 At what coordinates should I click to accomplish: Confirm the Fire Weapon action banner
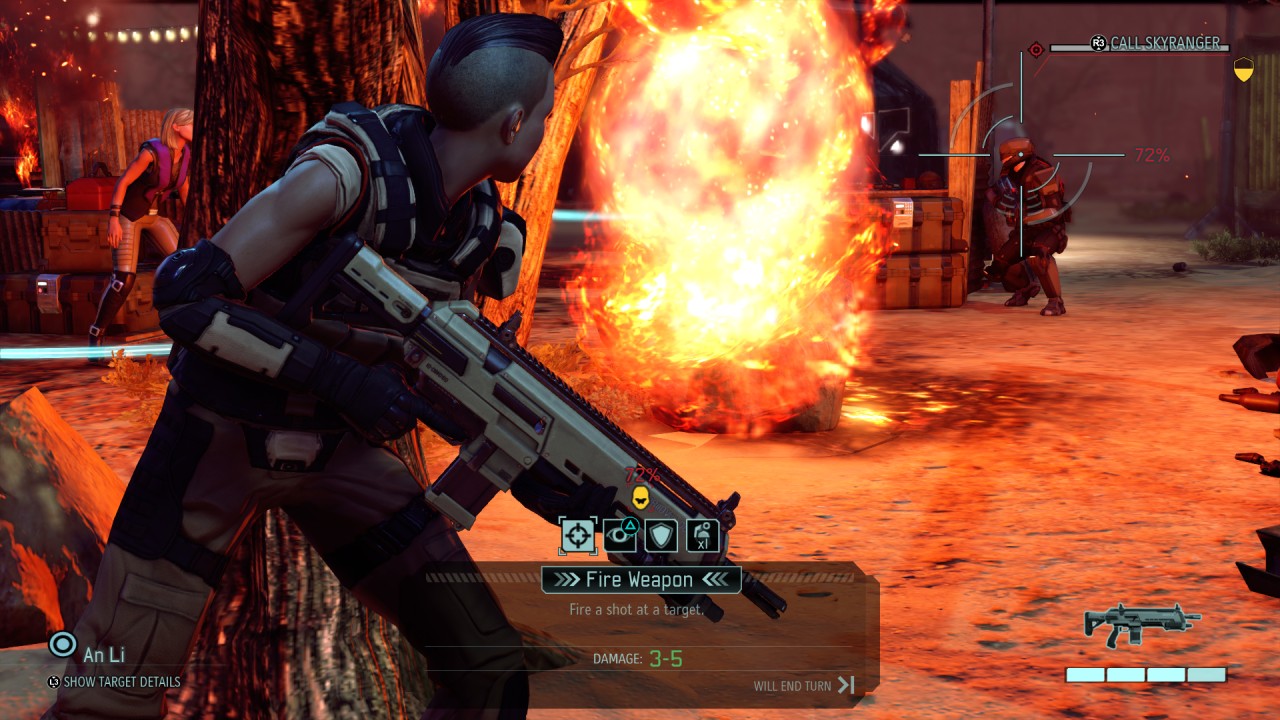(x=641, y=580)
